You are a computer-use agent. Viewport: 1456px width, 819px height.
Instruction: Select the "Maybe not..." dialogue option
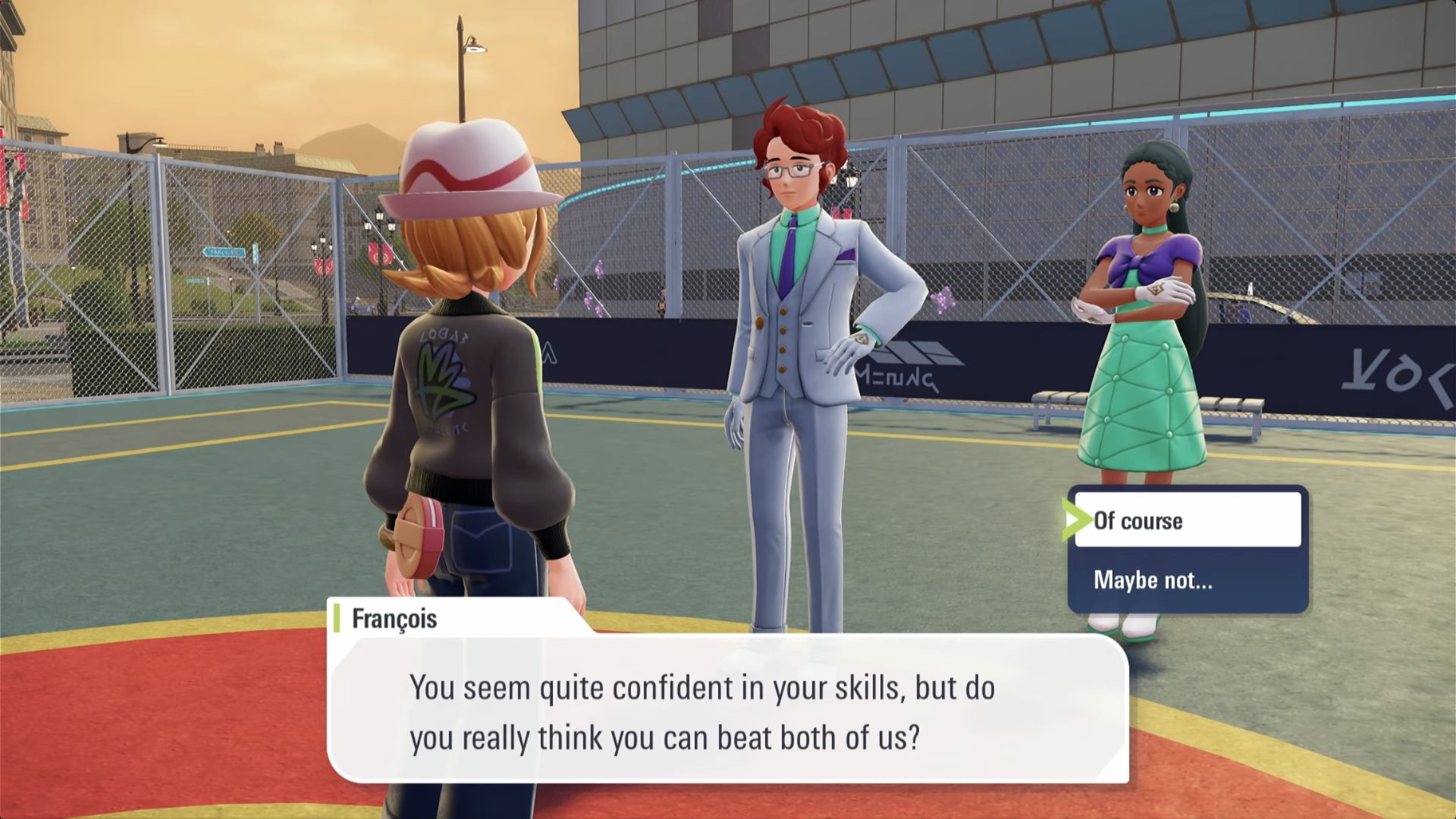[x=1187, y=580]
